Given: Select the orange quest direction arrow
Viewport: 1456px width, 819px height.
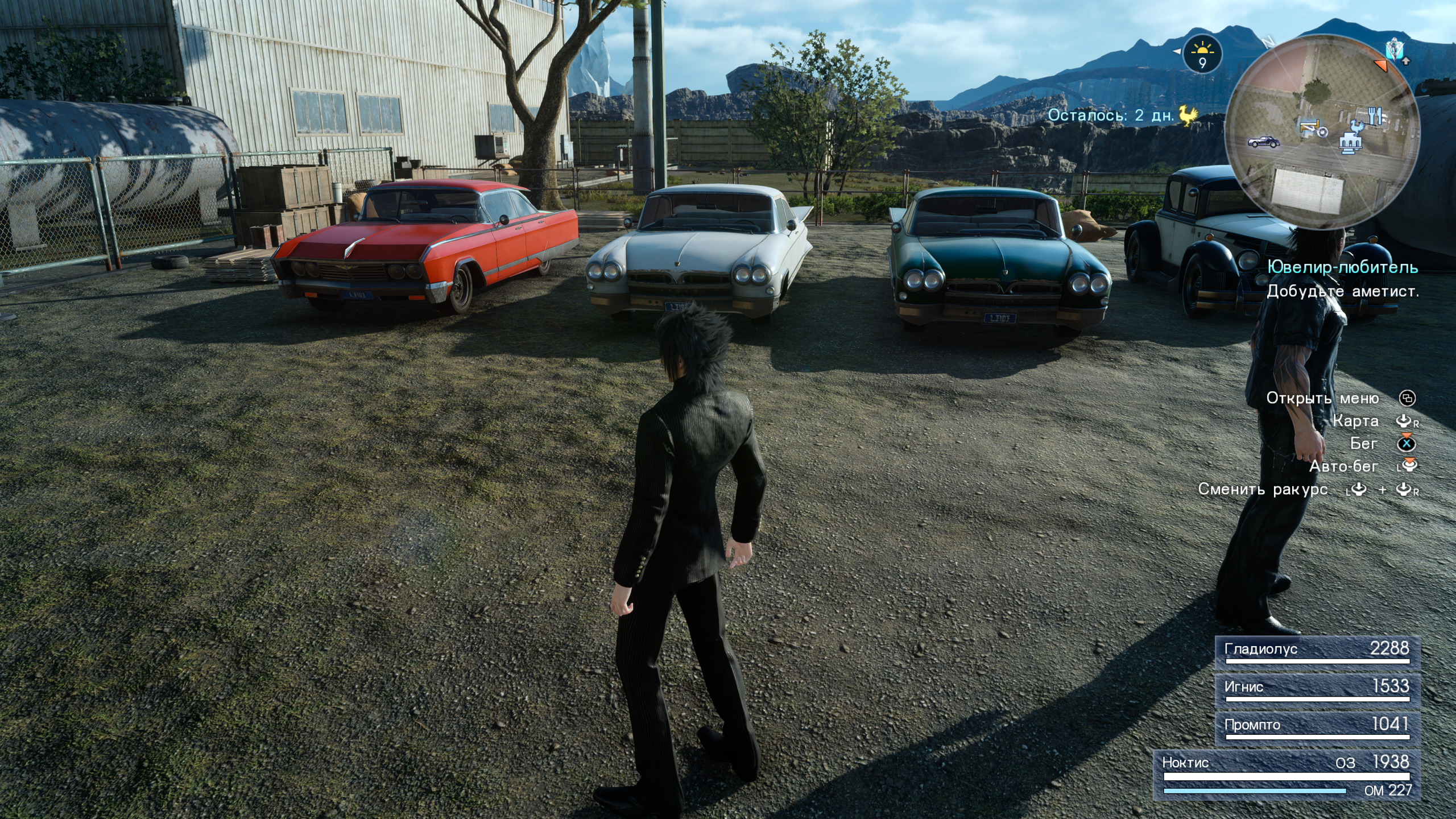Looking at the screenshot, I should point(1381,65).
